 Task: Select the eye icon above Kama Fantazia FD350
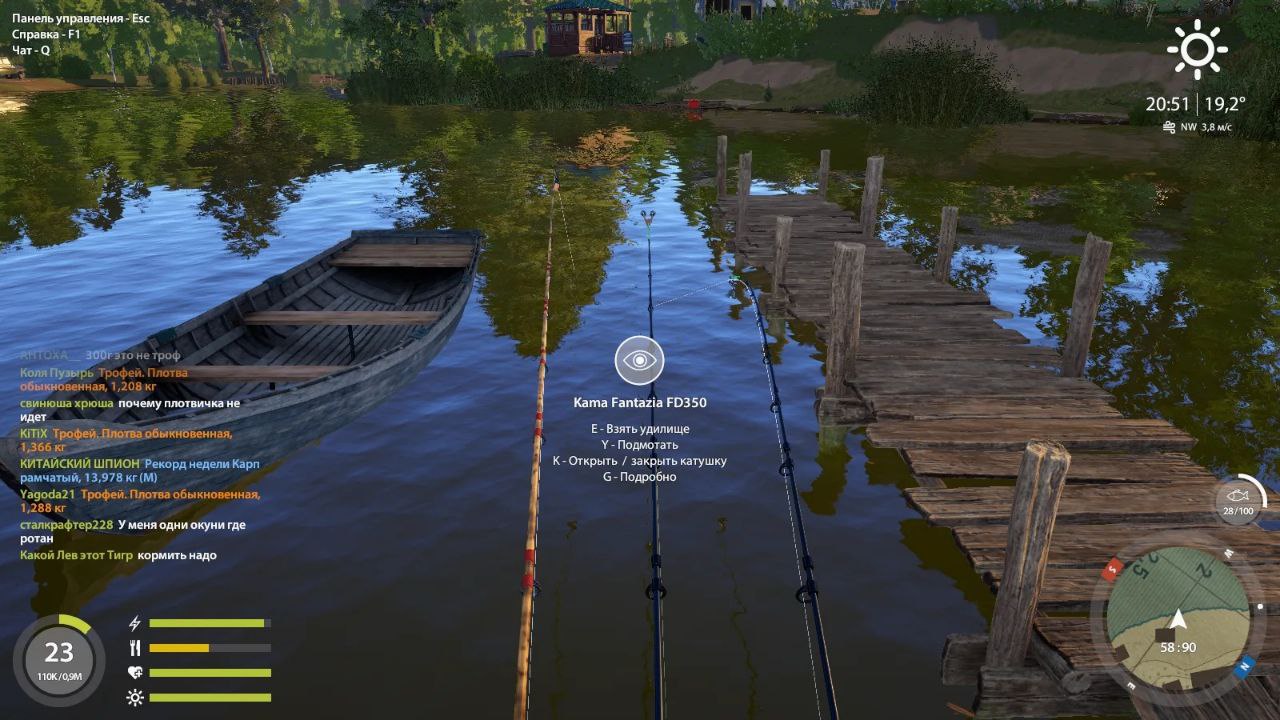[x=639, y=361]
